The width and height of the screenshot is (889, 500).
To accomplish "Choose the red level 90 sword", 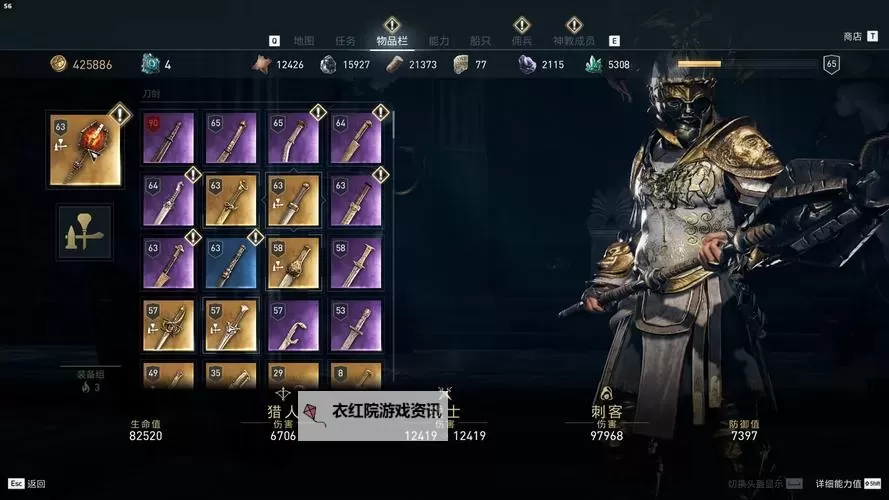I will click(168, 138).
